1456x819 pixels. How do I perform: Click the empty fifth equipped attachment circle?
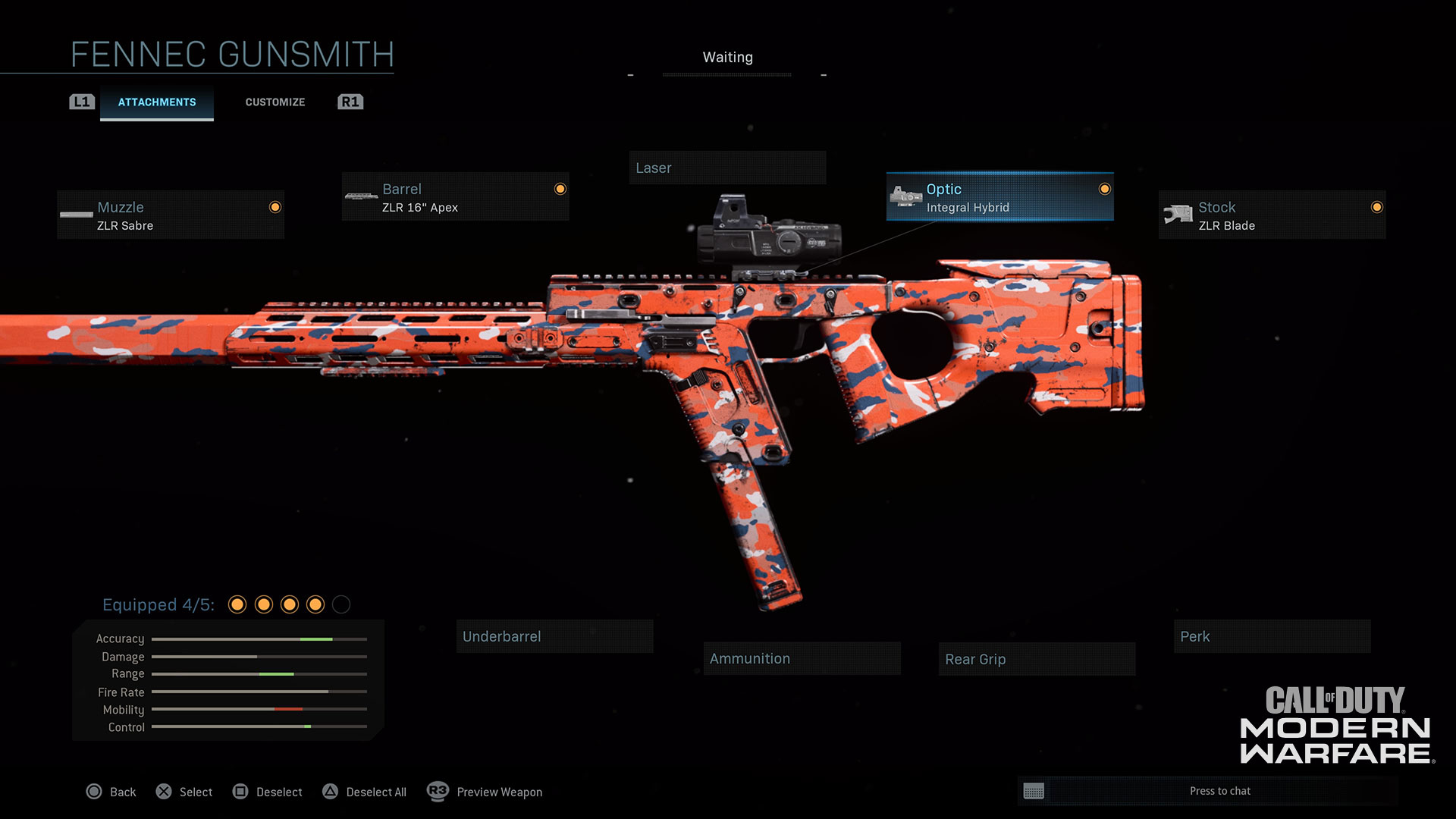coord(341,605)
